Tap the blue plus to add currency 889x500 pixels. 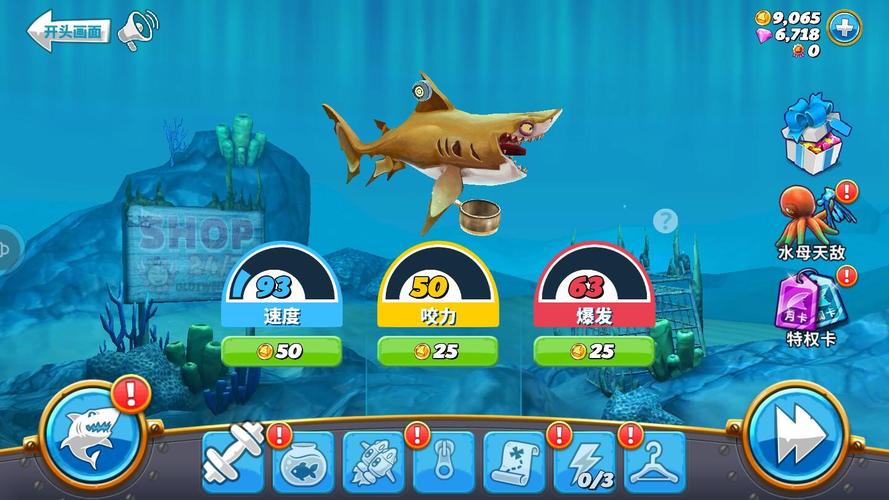click(x=845, y=27)
